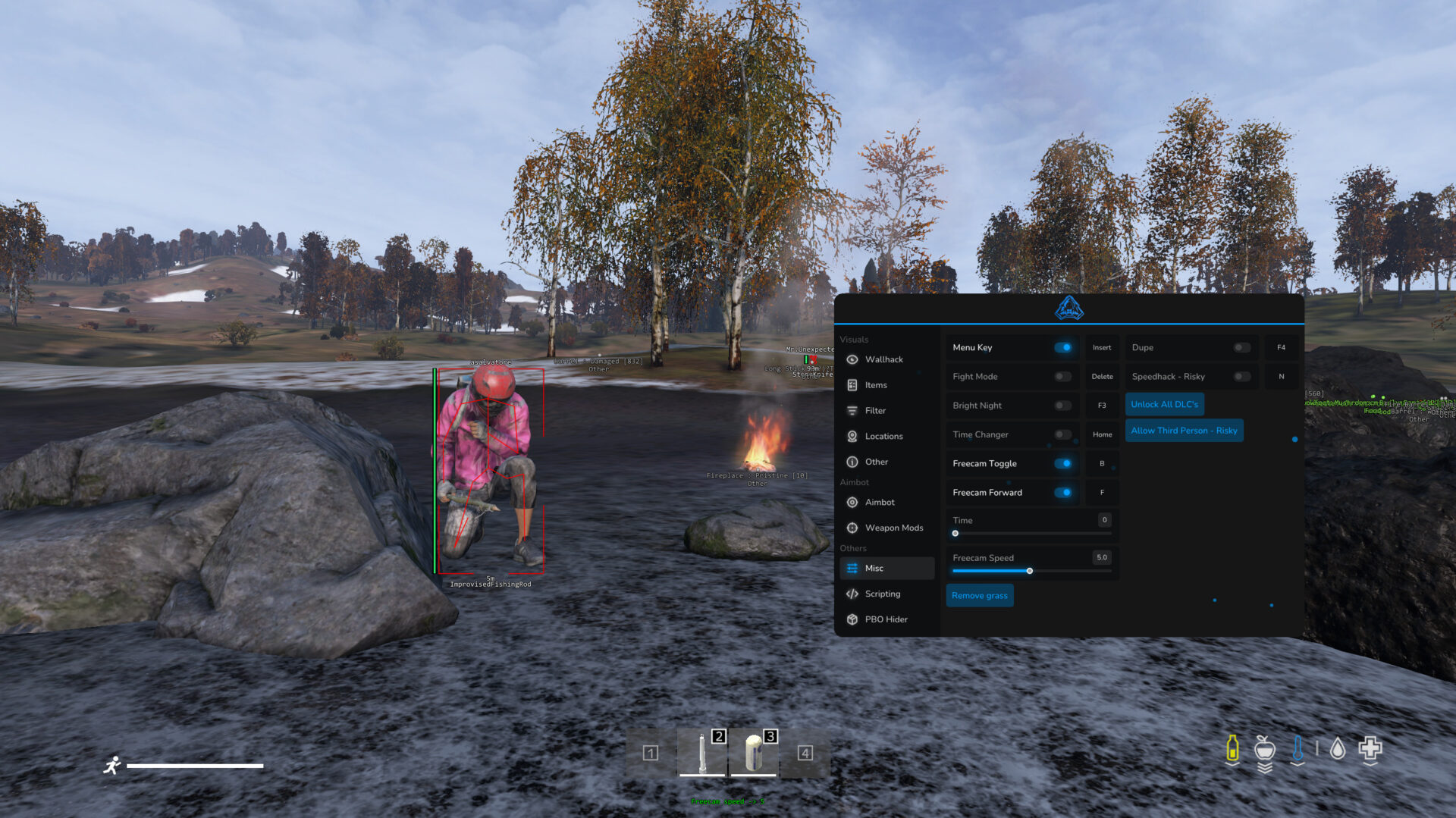Viewport: 1456px width, 818px height.
Task: Click the Unlock All DLC's button
Action: click(1165, 404)
